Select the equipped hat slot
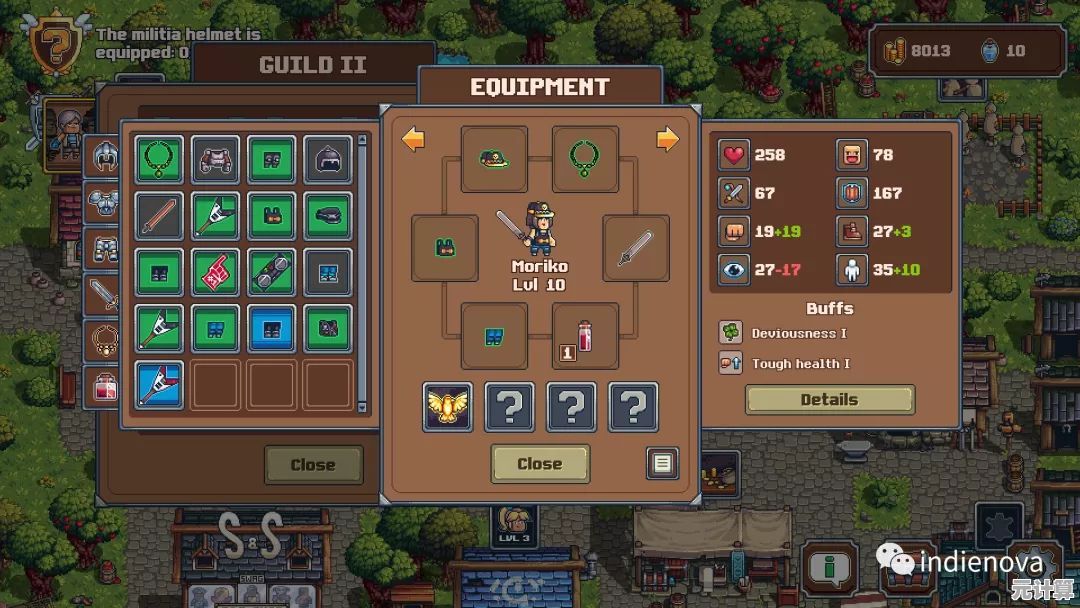The width and height of the screenshot is (1080, 608). pos(494,158)
